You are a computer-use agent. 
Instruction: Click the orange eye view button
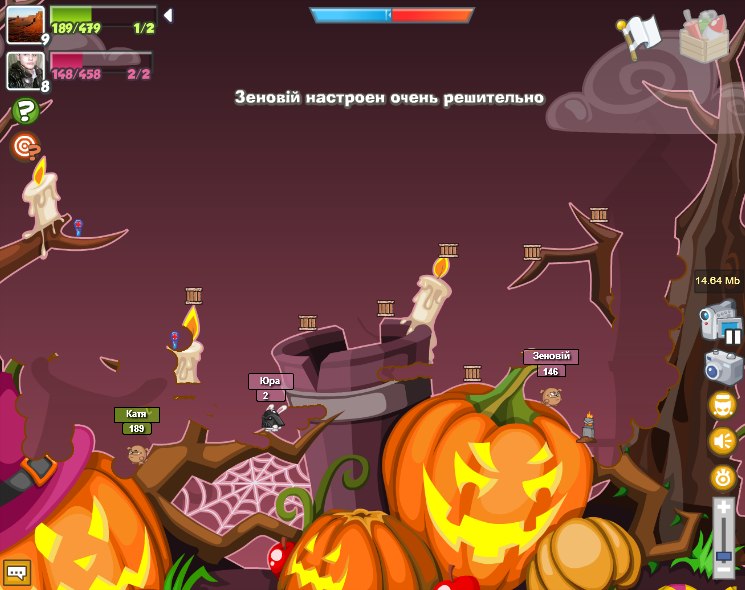[x=722, y=477]
